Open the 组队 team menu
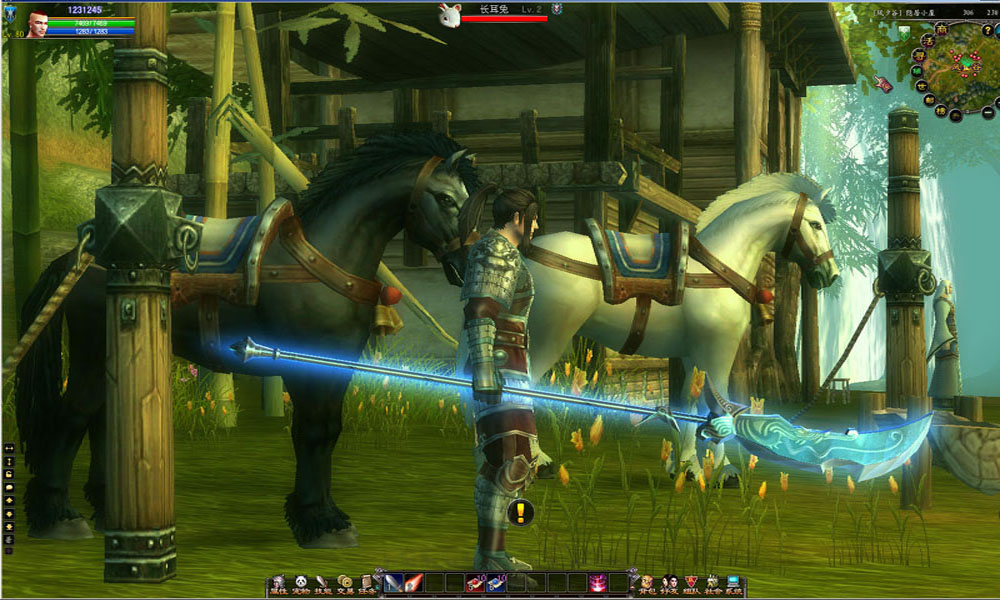This screenshot has width=1000, height=600. pyautogui.click(x=691, y=583)
